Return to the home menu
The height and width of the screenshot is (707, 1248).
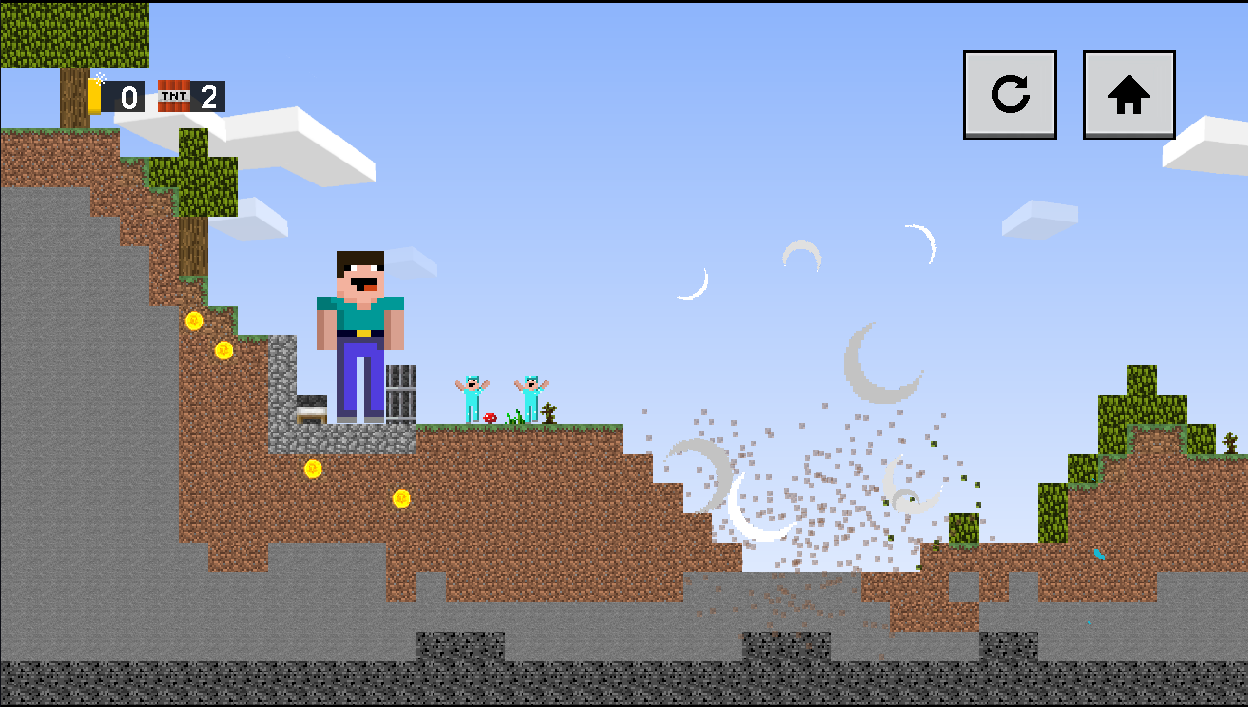click(x=1129, y=95)
